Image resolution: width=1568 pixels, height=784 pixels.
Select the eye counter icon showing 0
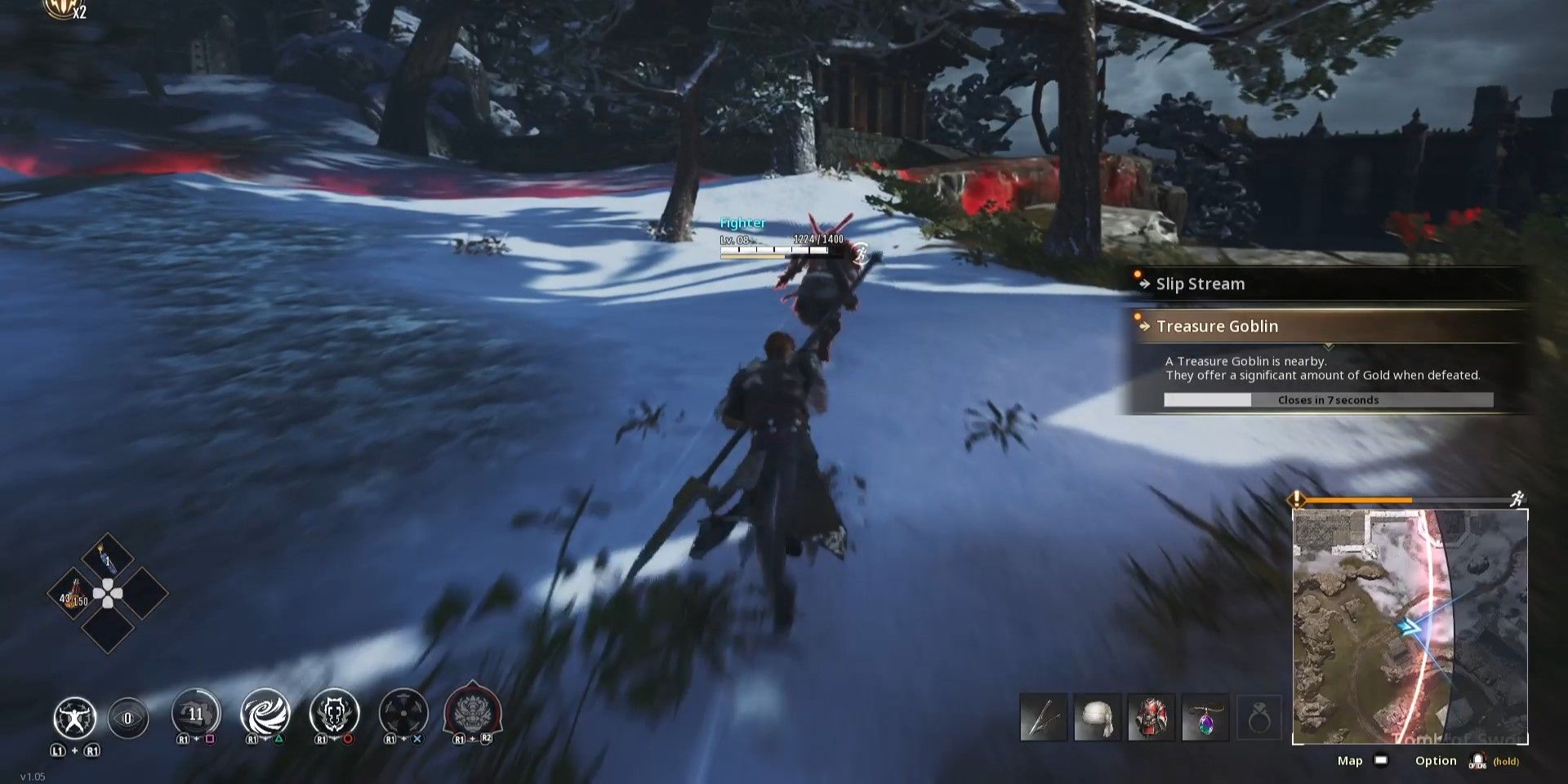(x=129, y=717)
